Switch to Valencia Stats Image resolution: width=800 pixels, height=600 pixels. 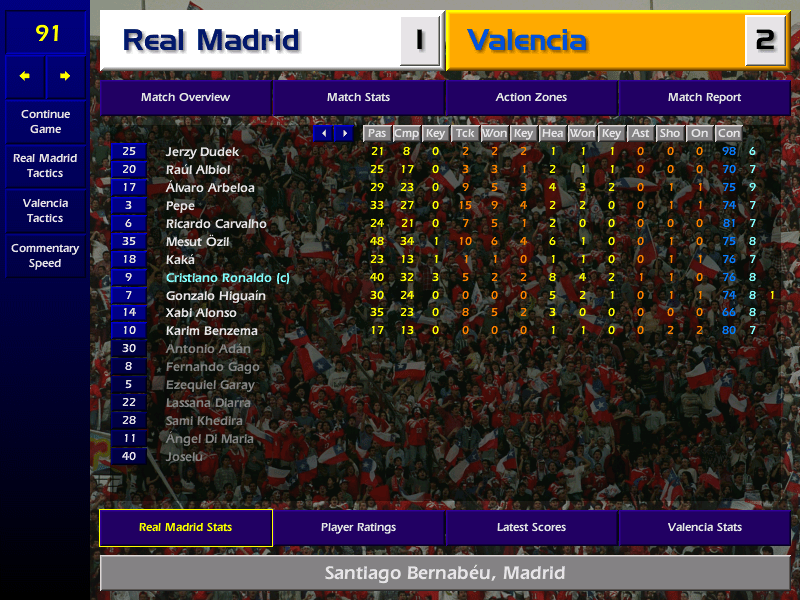pyautogui.click(x=704, y=528)
